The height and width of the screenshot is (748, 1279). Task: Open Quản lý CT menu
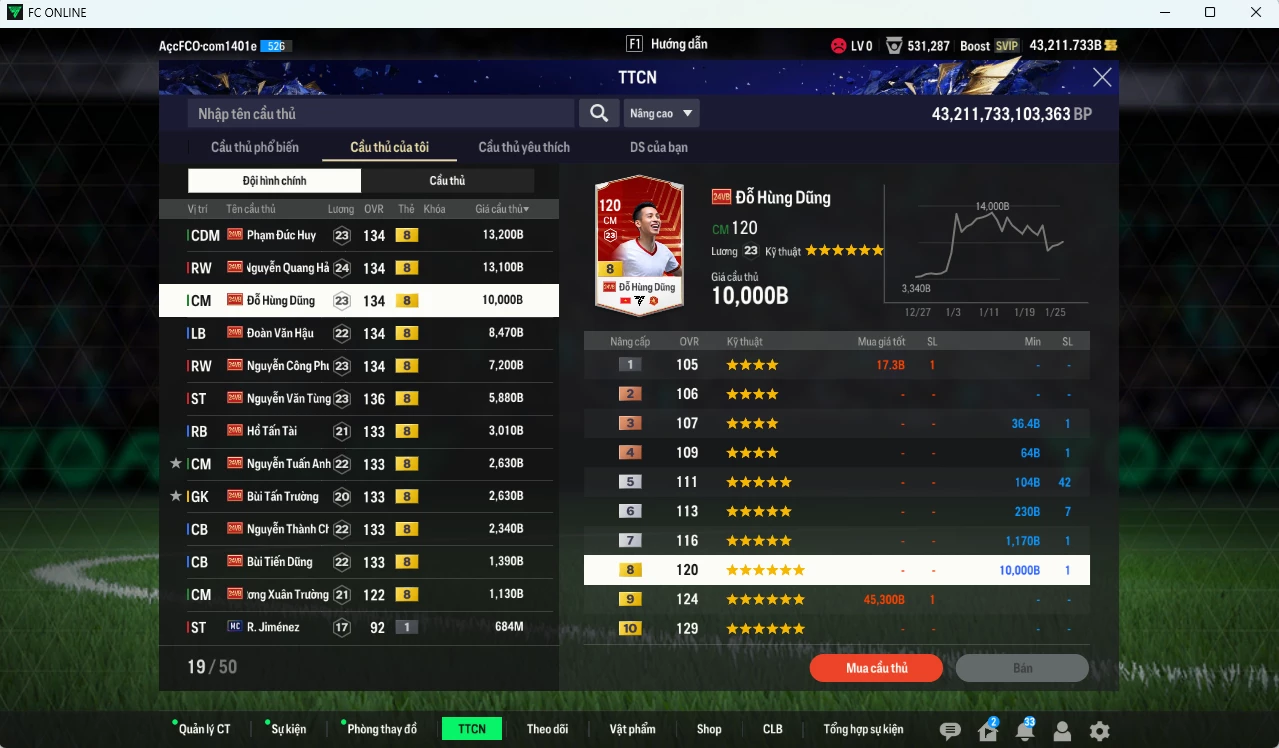pos(204,729)
